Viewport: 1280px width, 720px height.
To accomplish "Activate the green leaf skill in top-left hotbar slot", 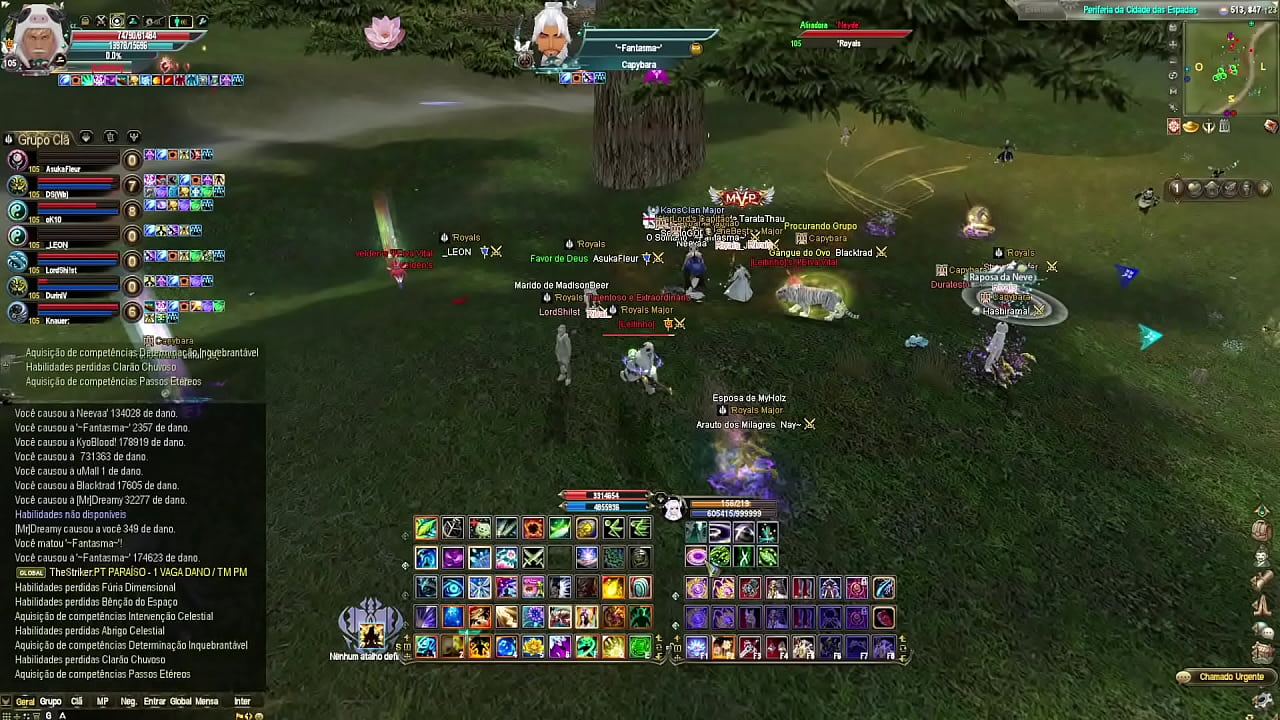I will point(426,529).
